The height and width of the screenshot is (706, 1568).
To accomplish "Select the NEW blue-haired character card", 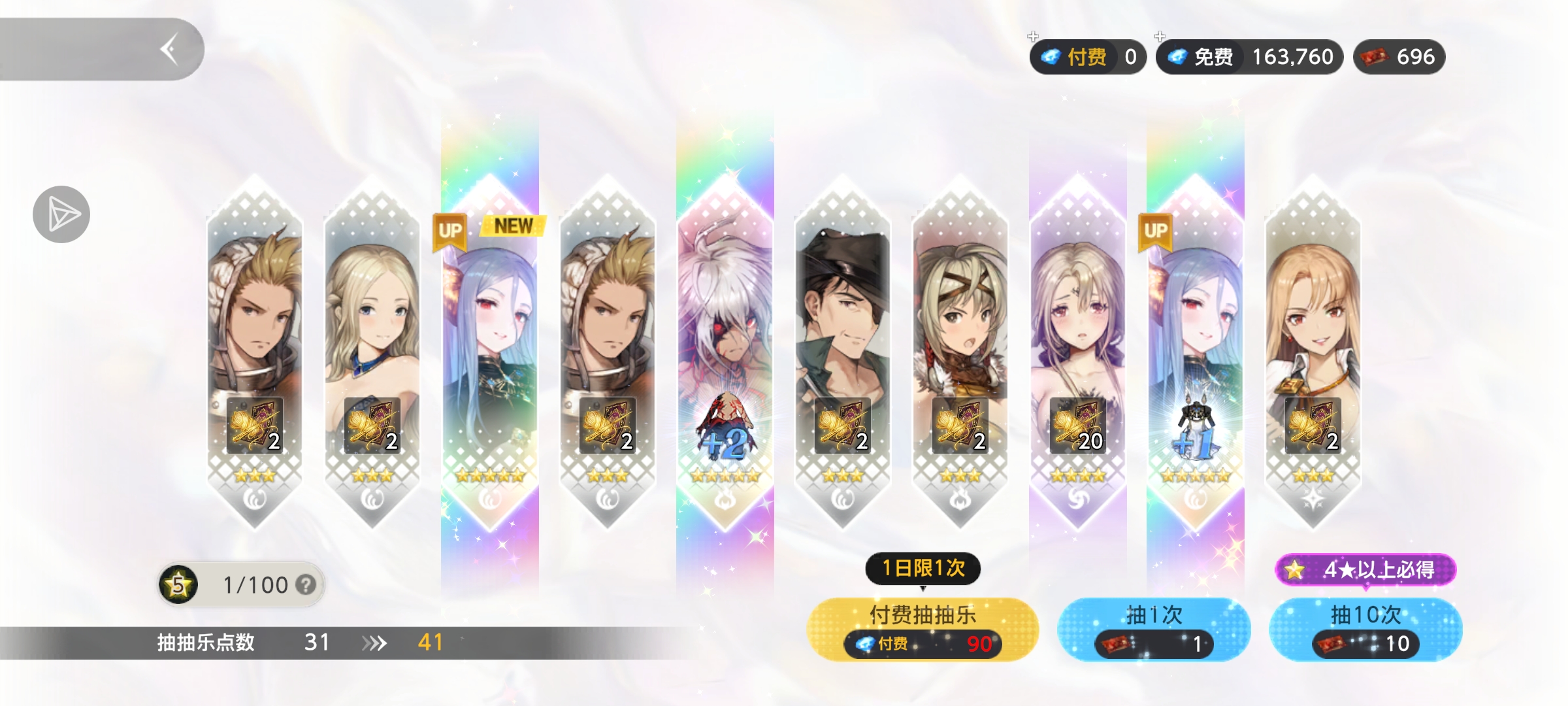I will (x=490, y=353).
